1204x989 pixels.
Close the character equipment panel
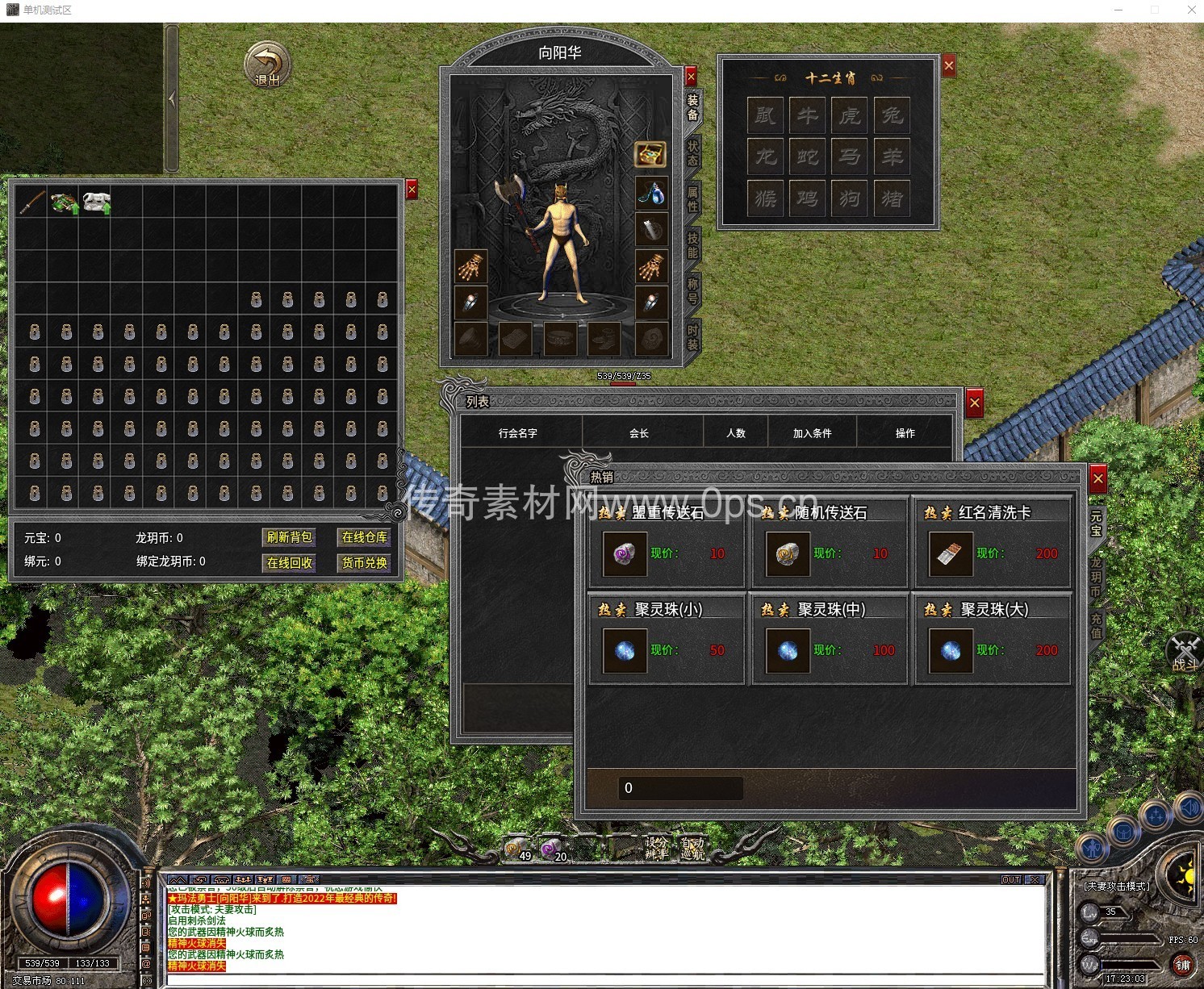[691, 77]
